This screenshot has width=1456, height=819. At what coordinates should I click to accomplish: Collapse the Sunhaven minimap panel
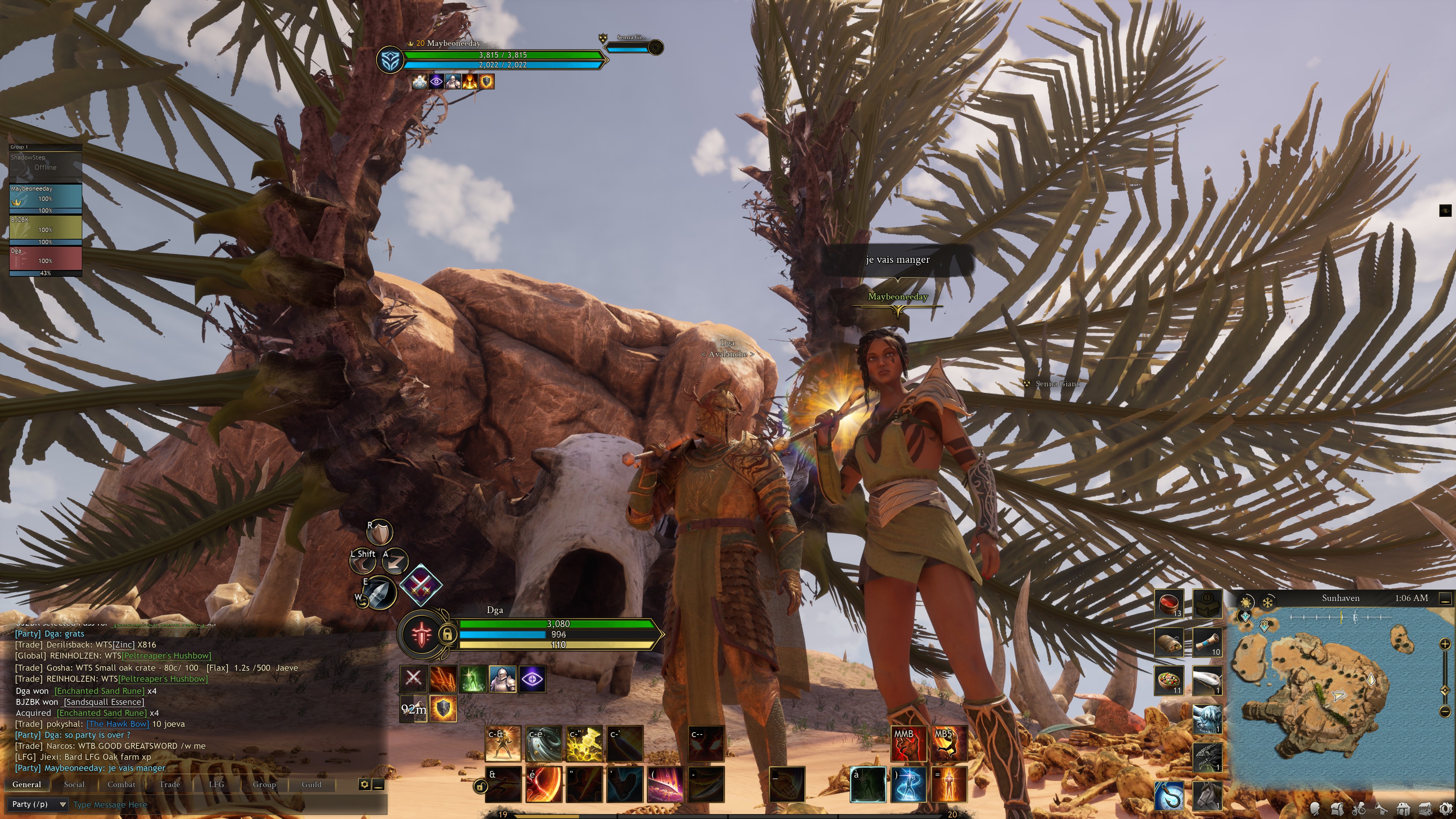(1445, 598)
